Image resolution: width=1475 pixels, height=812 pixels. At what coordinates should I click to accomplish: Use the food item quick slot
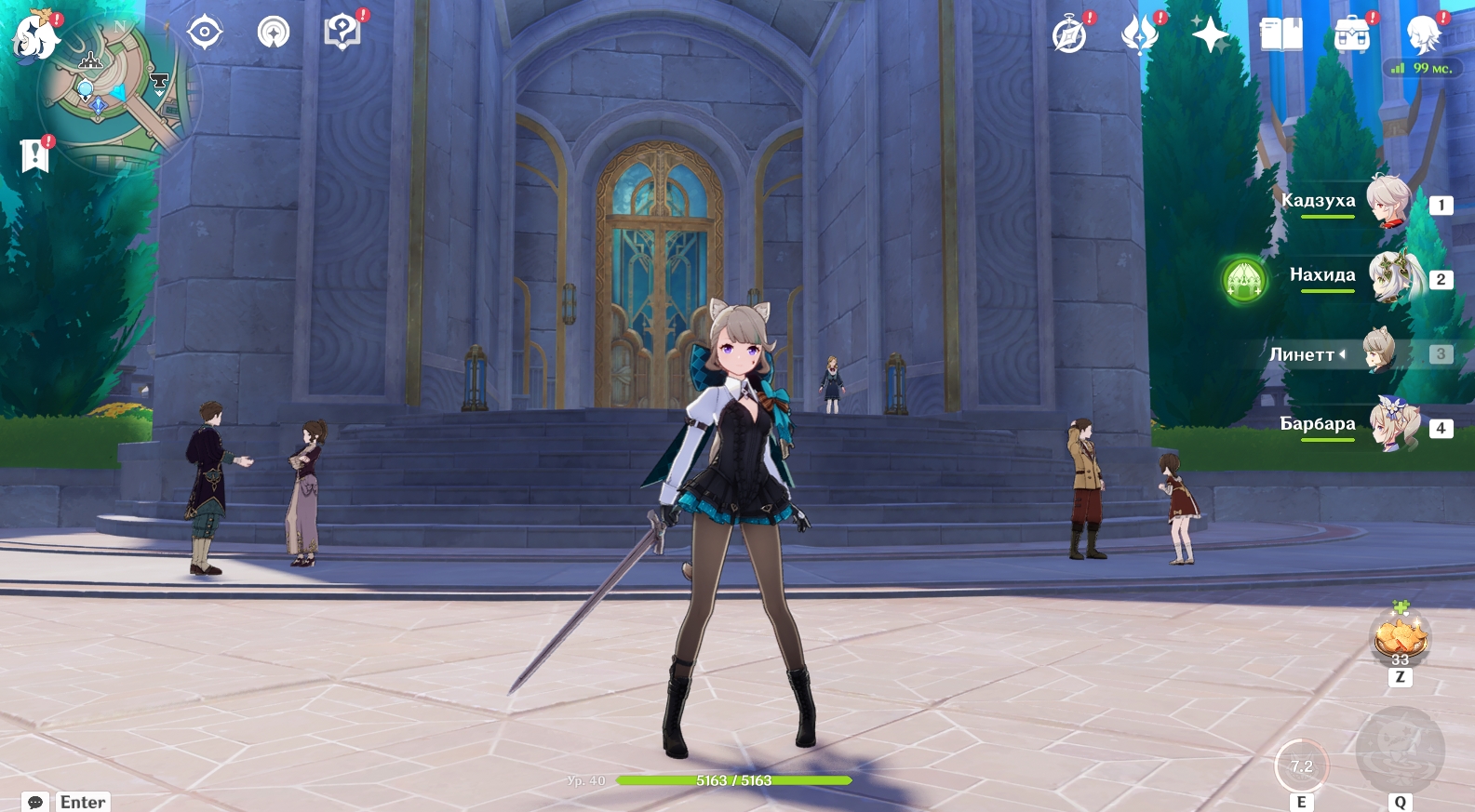coord(1400,639)
